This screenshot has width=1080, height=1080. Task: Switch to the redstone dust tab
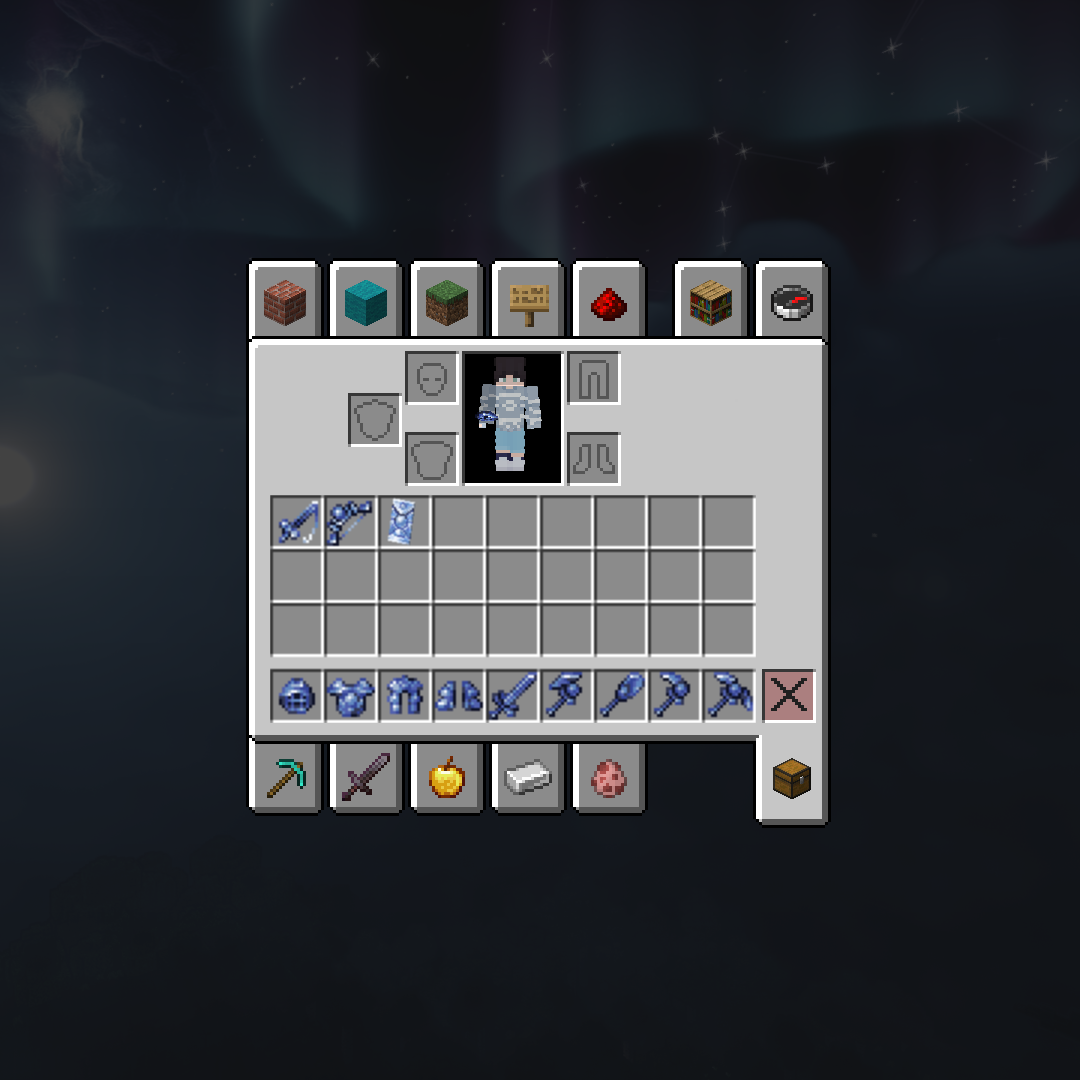pyautogui.click(x=609, y=302)
